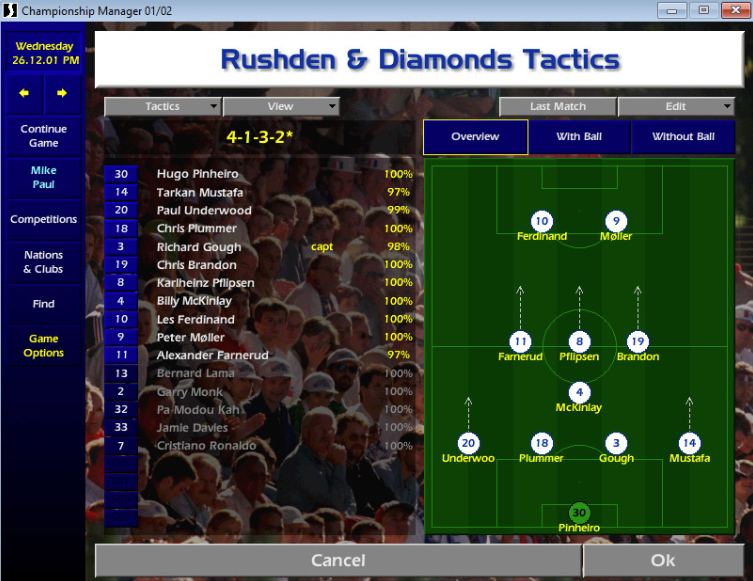This screenshot has width=753, height=581.
Task: Switch to the Without Ball tab
Action: 683,137
